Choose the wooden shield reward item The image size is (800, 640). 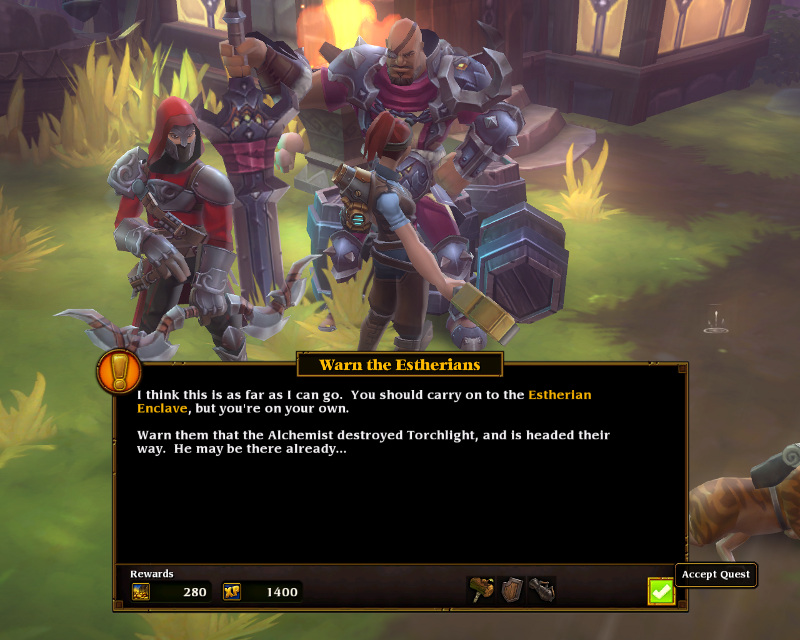click(x=512, y=590)
